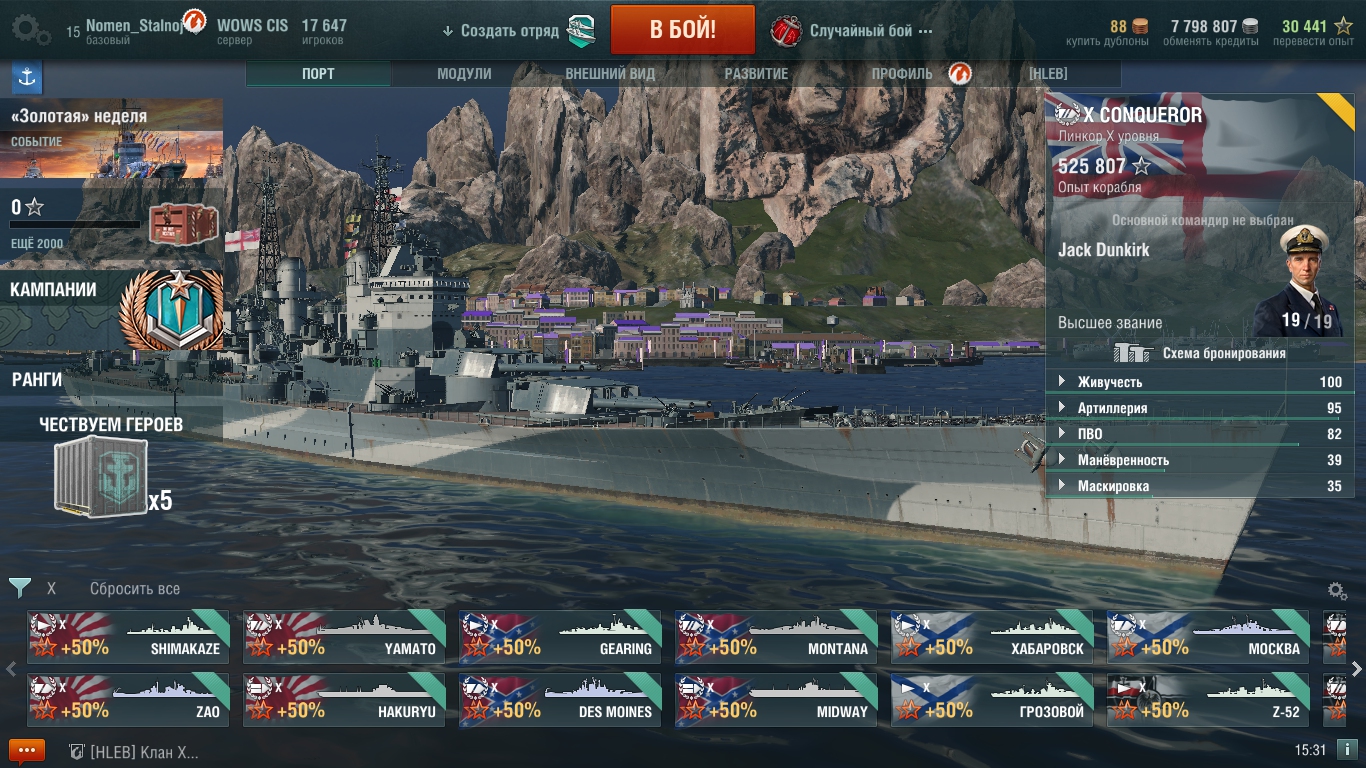The height and width of the screenshot is (768, 1366).
Task: Open the «Золотая» неделя event banner
Action: 111,138
